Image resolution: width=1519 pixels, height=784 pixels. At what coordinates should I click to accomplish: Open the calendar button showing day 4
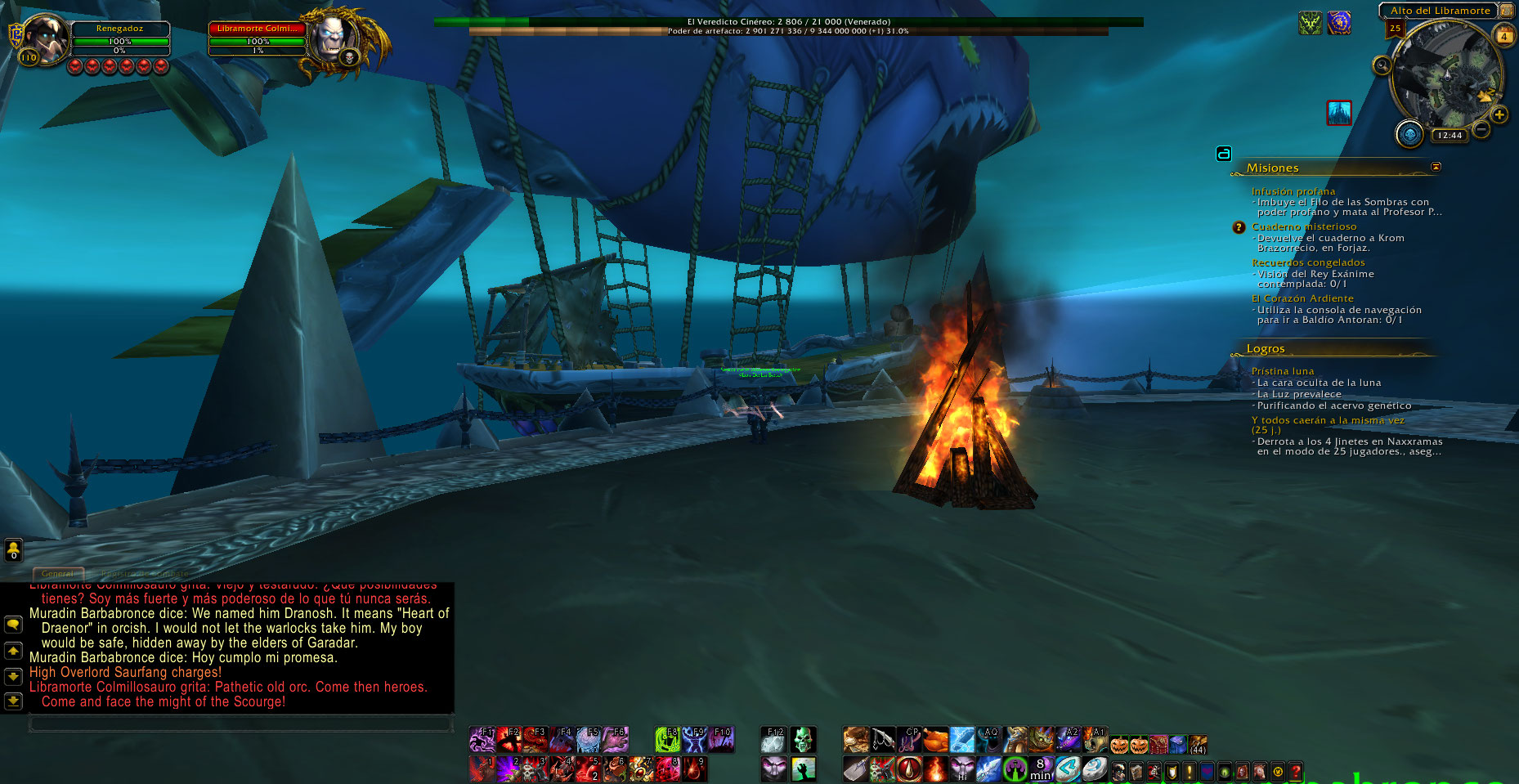(x=1503, y=36)
